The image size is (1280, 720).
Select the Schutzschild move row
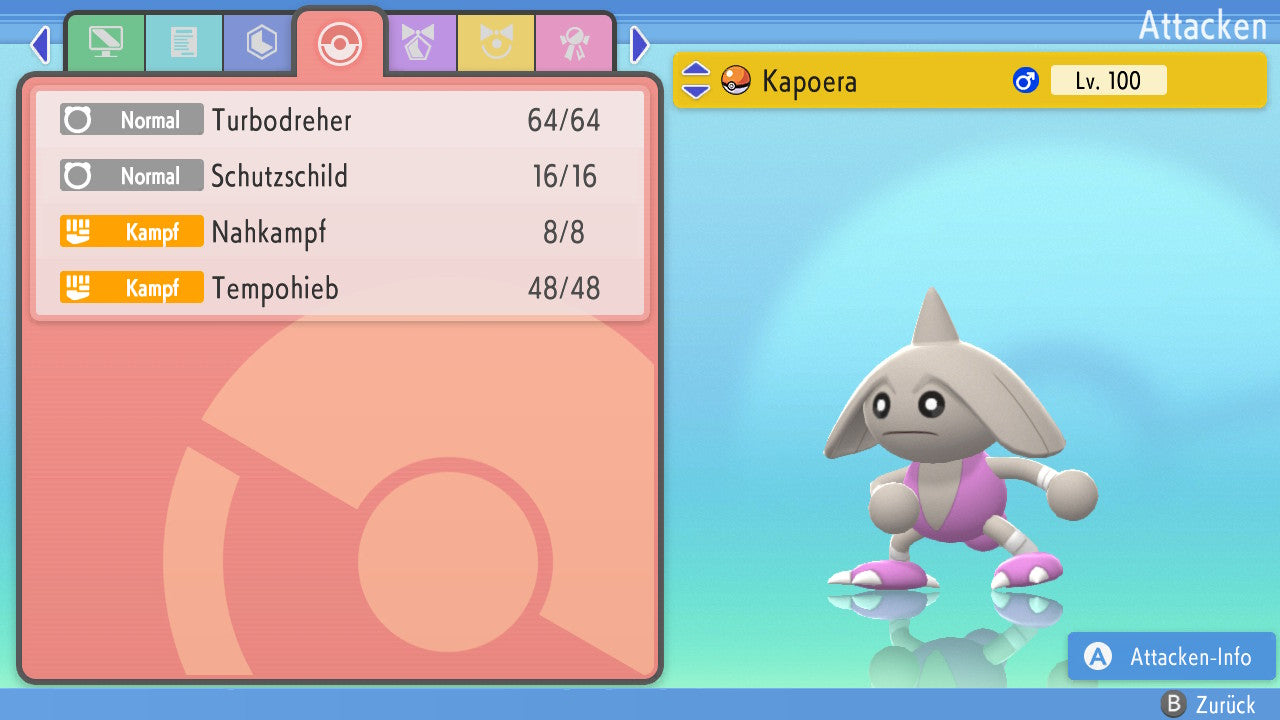pos(340,177)
